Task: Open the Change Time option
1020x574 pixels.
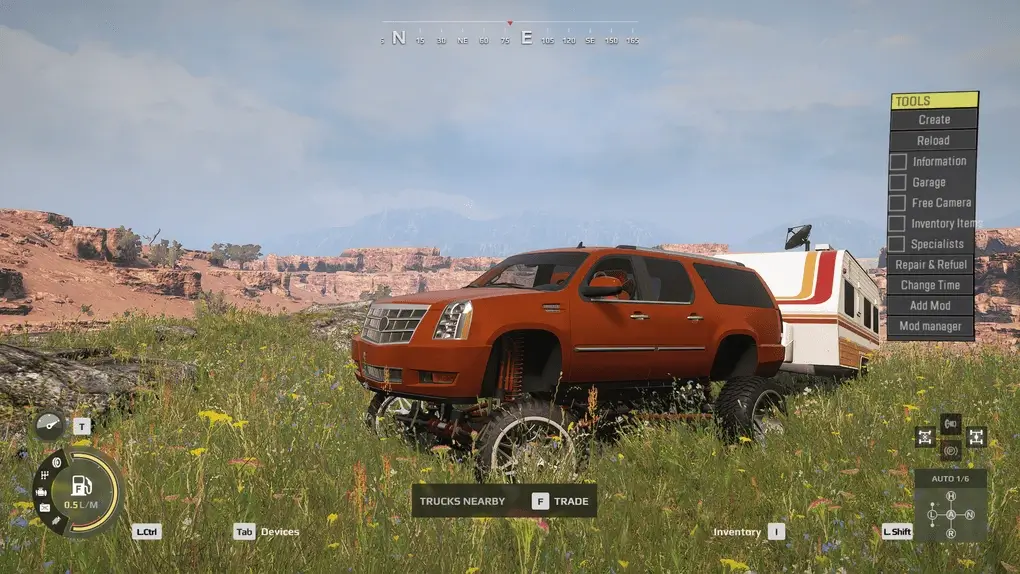Action: [x=931, y=285]
